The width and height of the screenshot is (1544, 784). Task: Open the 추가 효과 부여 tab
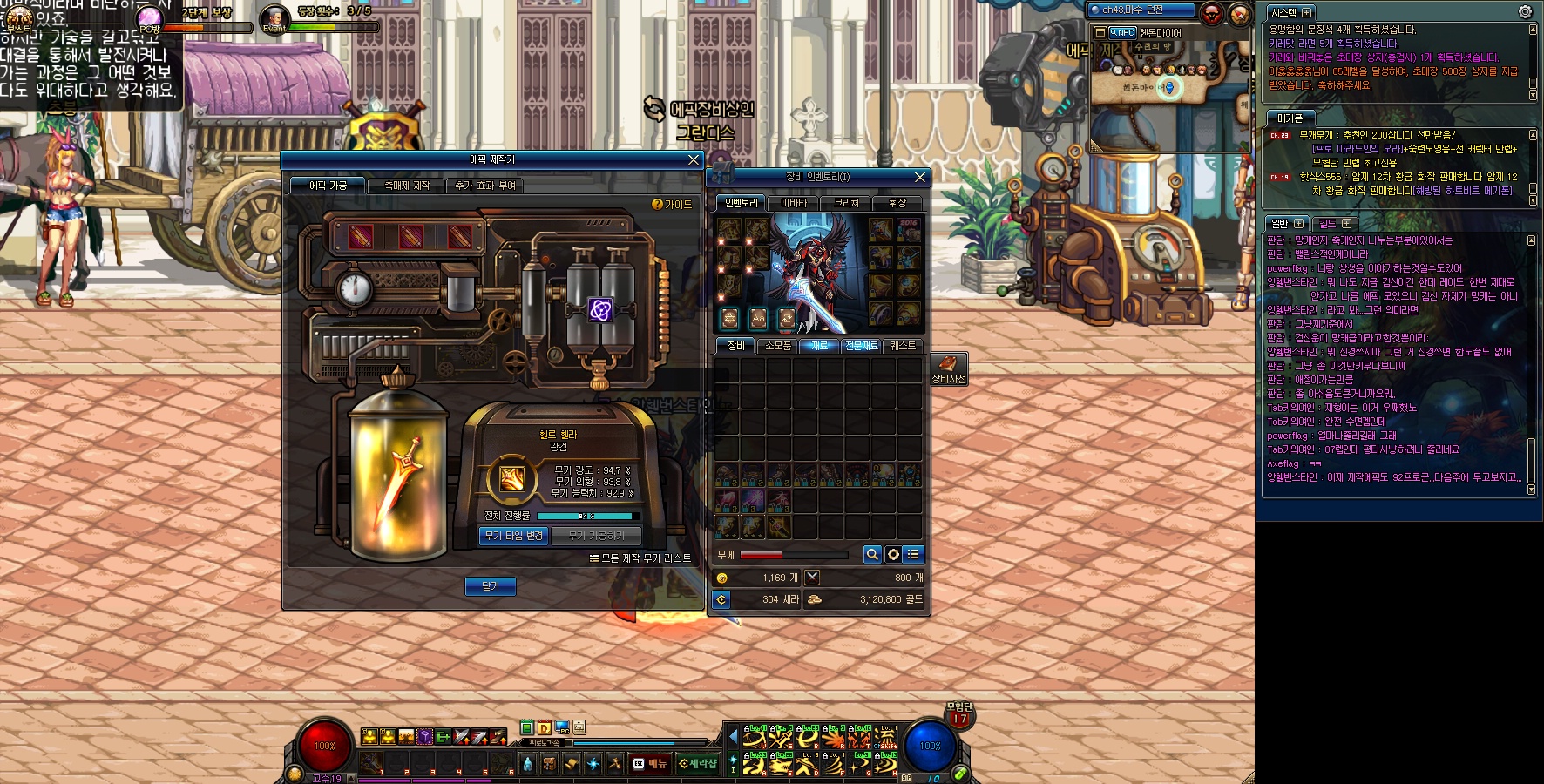coord(485,186)
